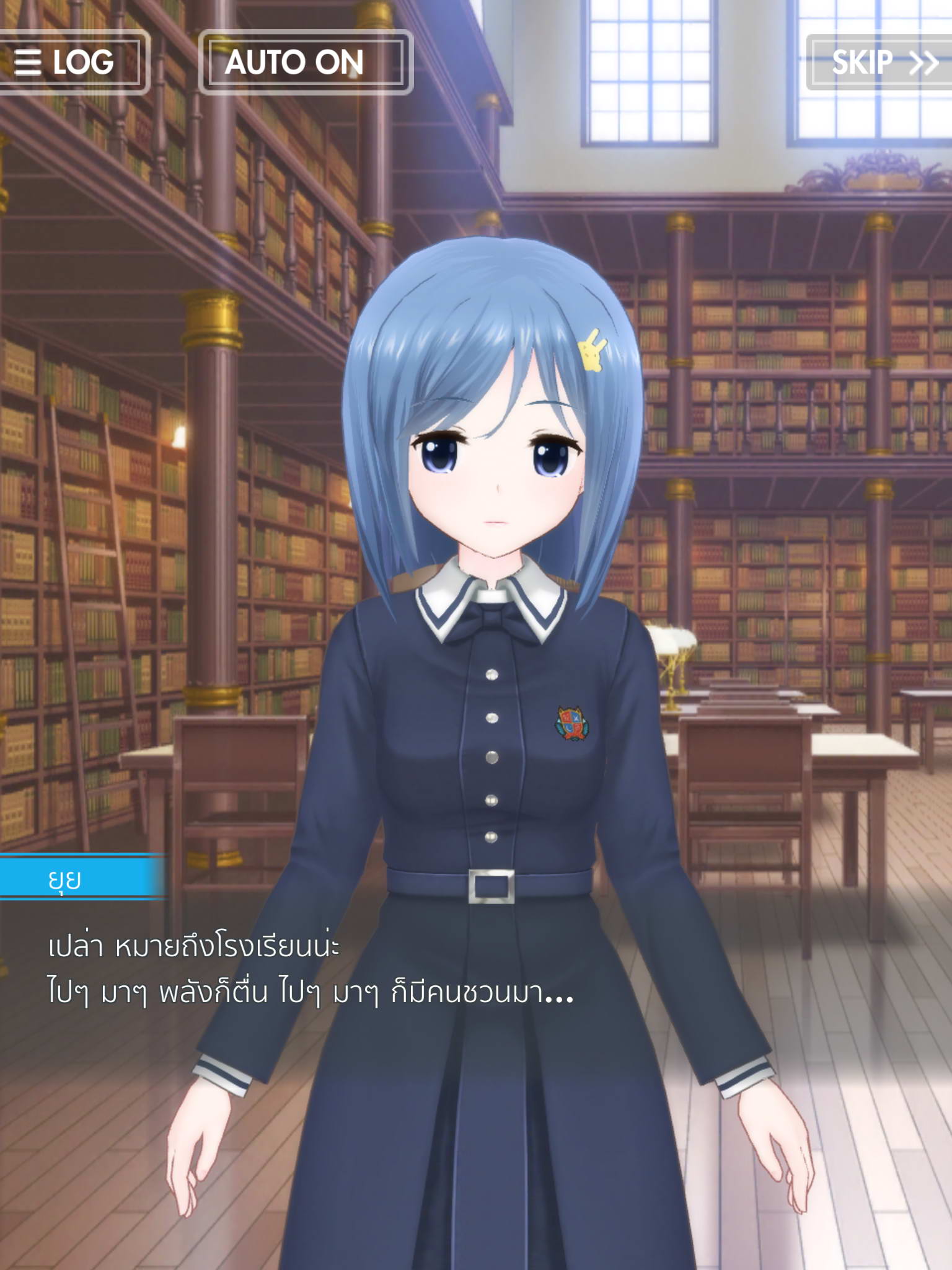Toggle the AUTO ON button

coord(306,62)
